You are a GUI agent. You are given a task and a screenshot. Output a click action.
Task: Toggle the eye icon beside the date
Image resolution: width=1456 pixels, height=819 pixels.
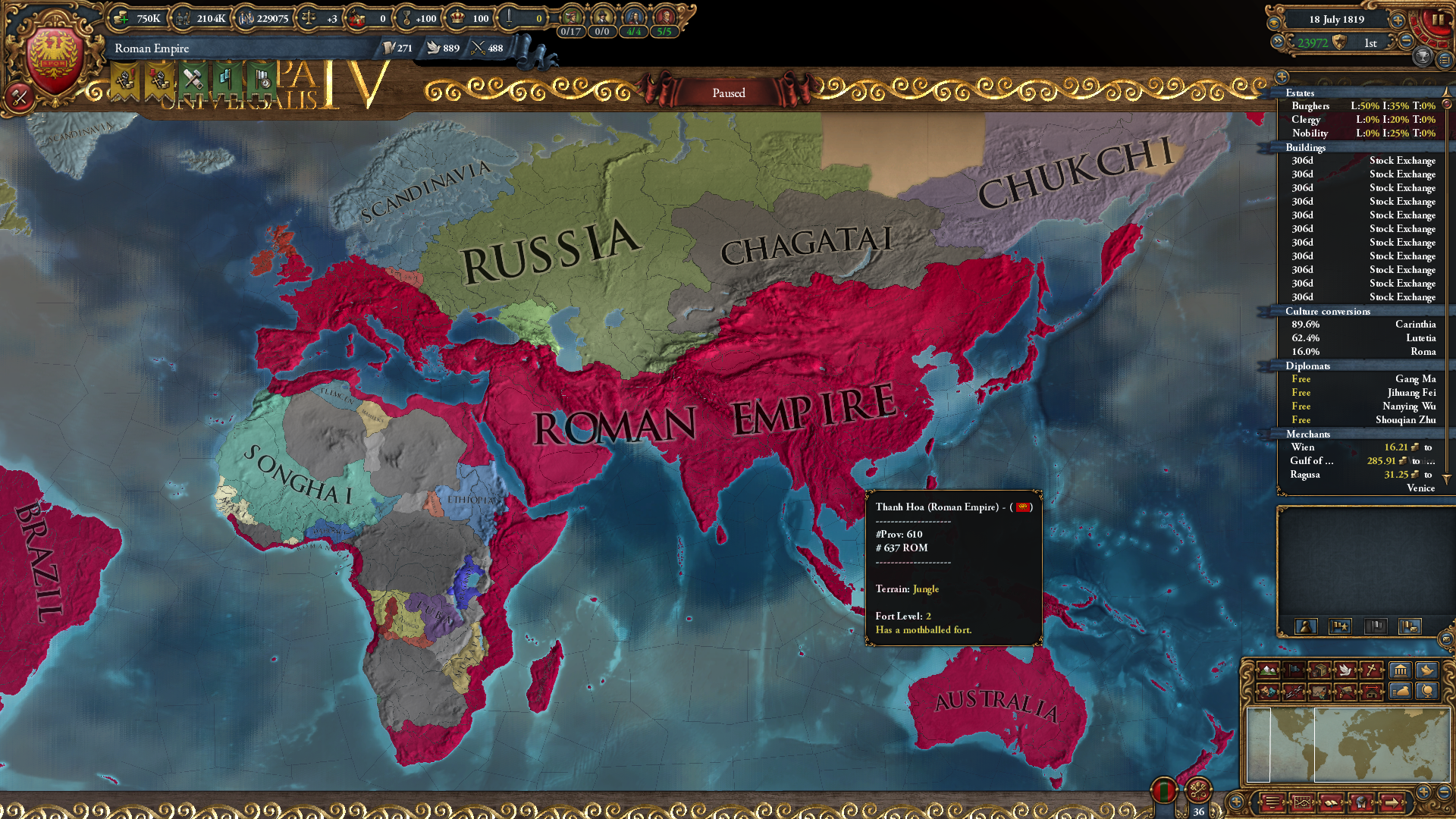[1275, 23]
